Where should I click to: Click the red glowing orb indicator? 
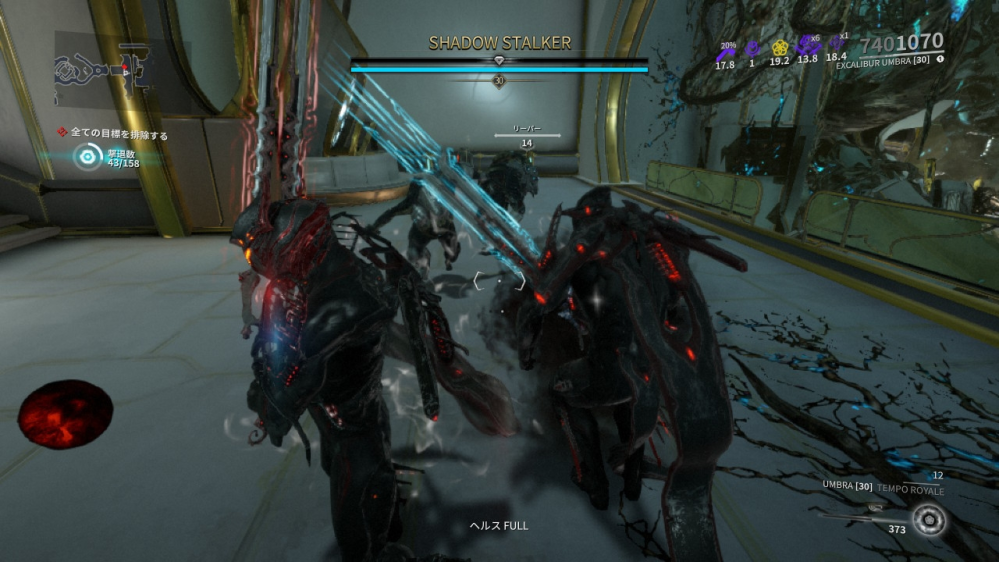click(x=65, y=414)
